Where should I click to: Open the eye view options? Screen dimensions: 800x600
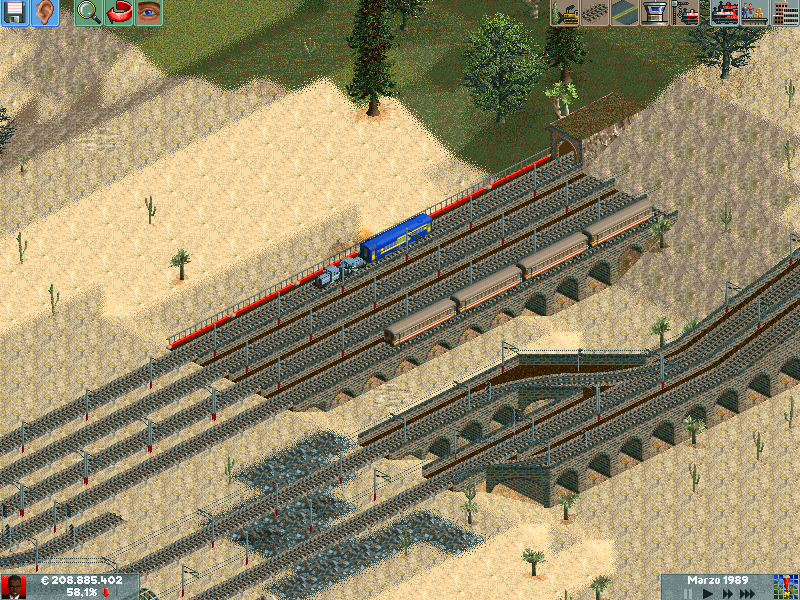coord(148,13)
